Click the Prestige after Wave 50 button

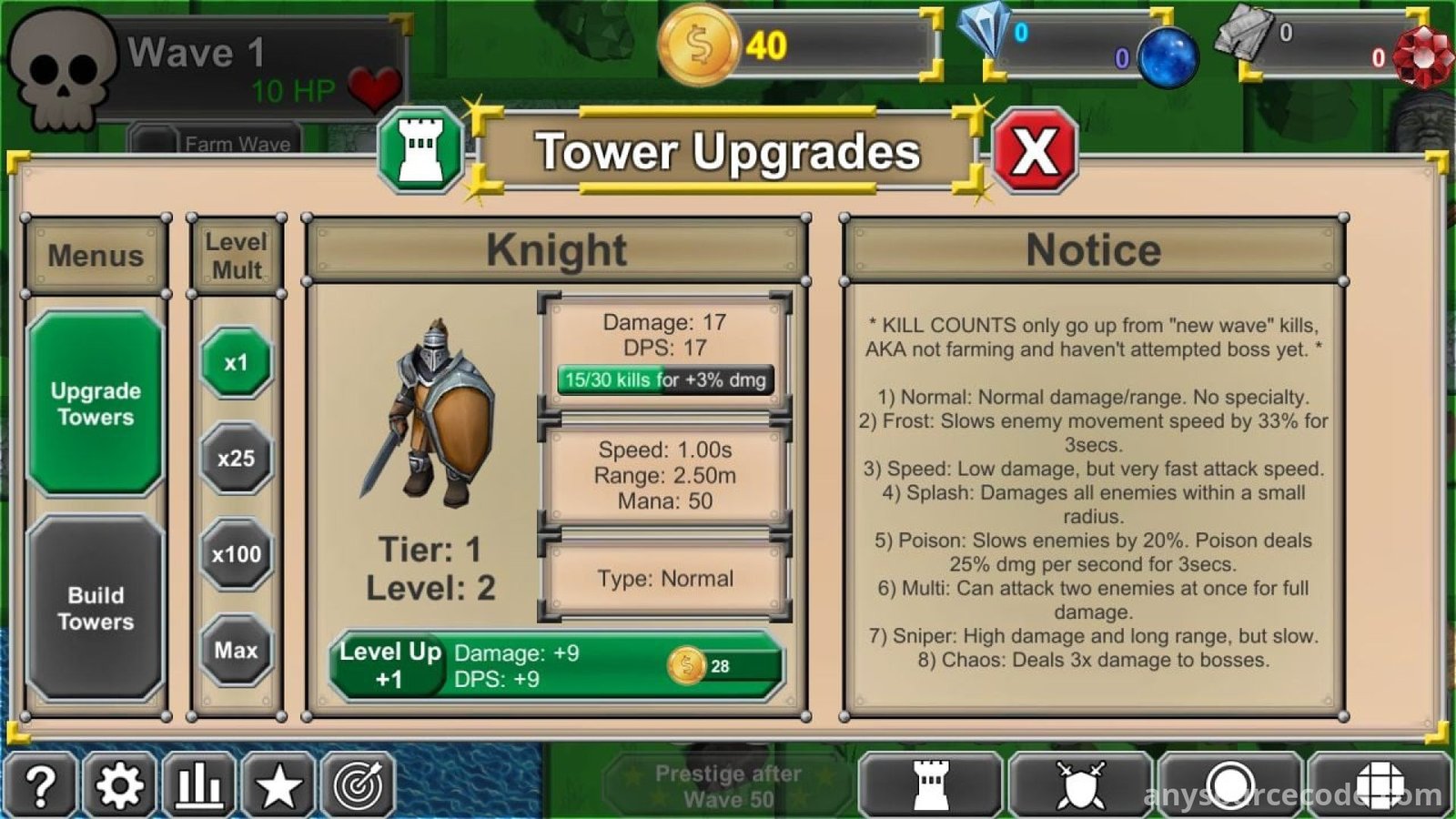(728, 785)
